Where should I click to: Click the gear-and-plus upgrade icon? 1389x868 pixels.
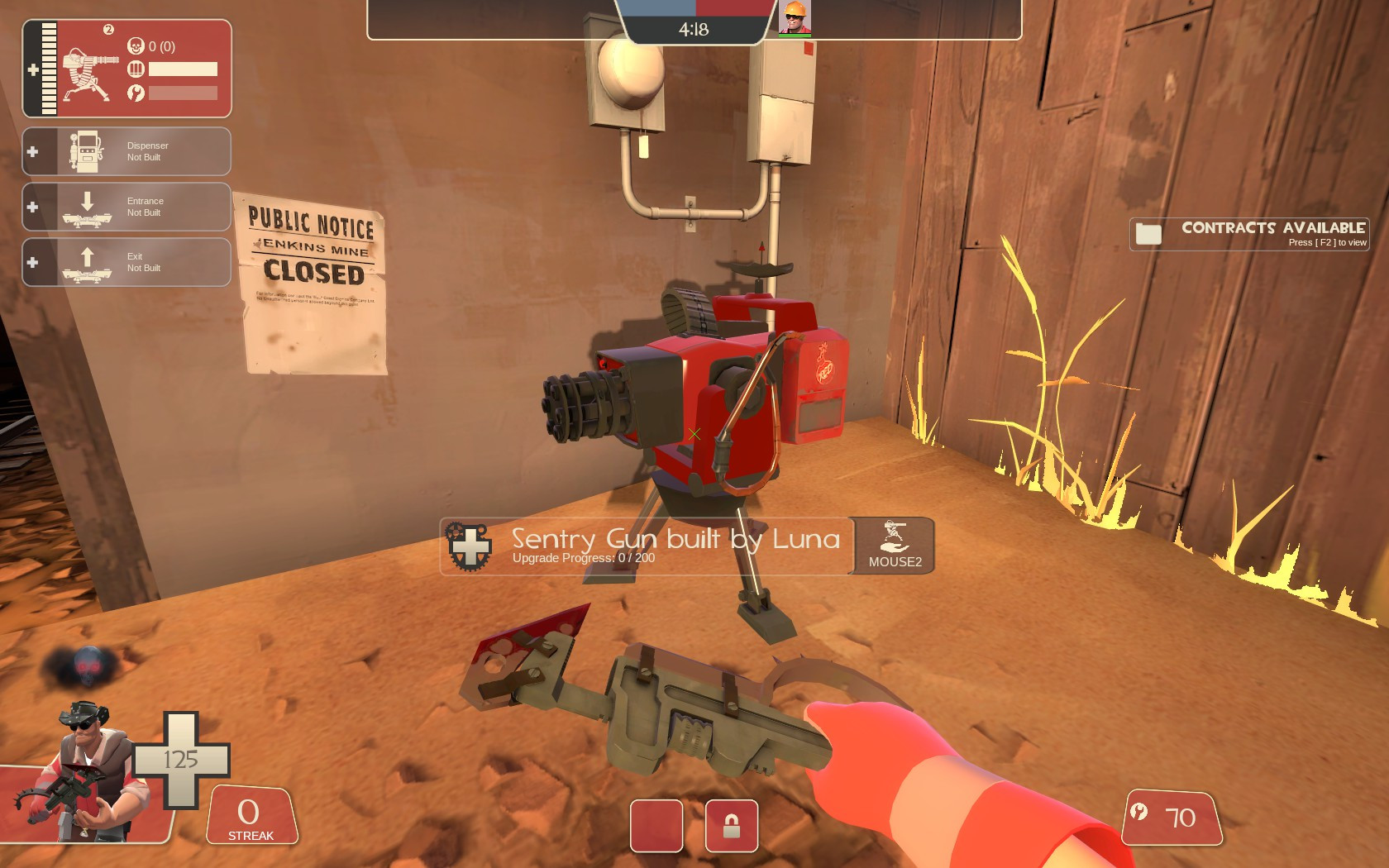469,545
